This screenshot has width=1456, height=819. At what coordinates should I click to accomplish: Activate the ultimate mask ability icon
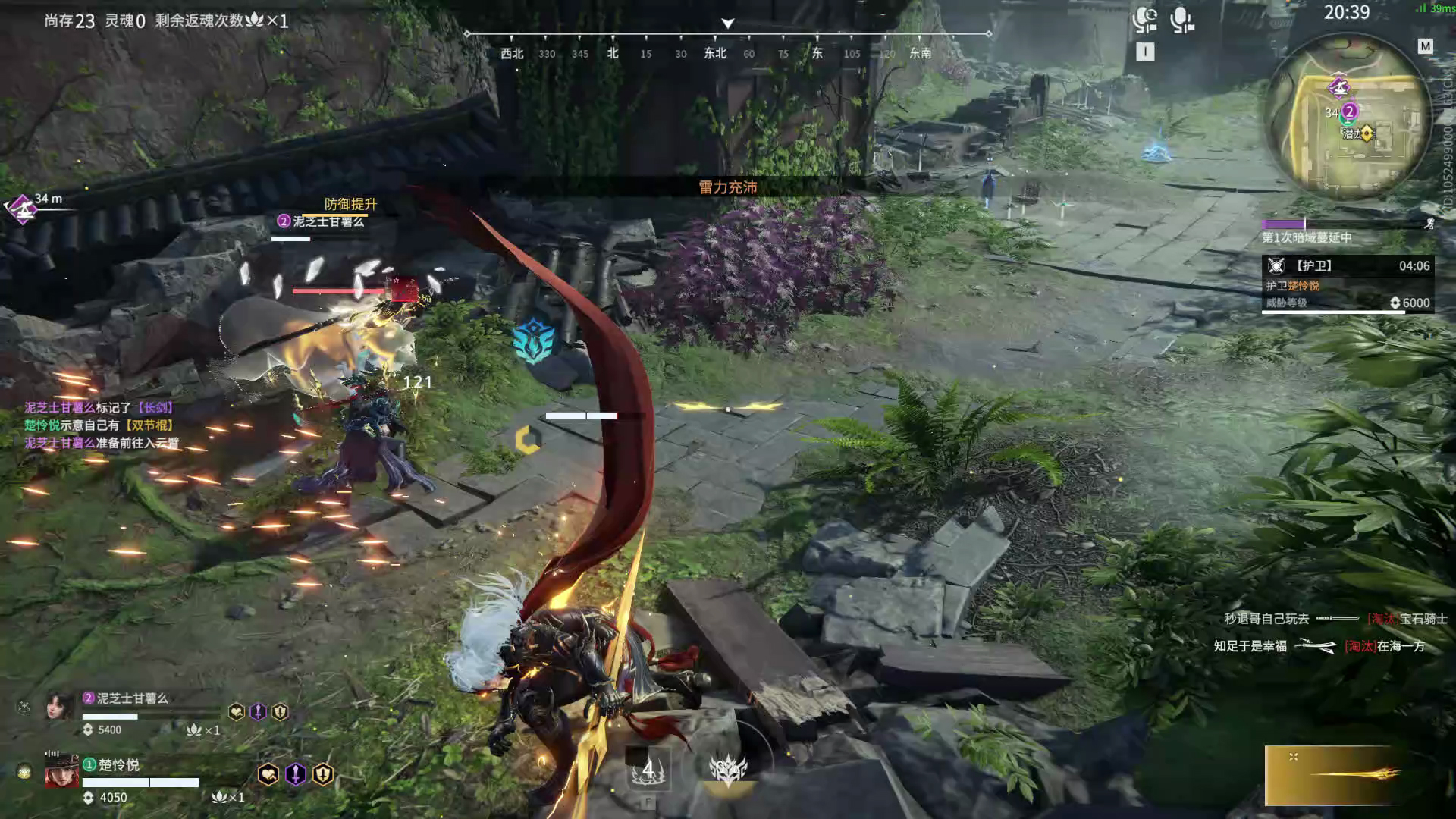[x=728, y=769]
